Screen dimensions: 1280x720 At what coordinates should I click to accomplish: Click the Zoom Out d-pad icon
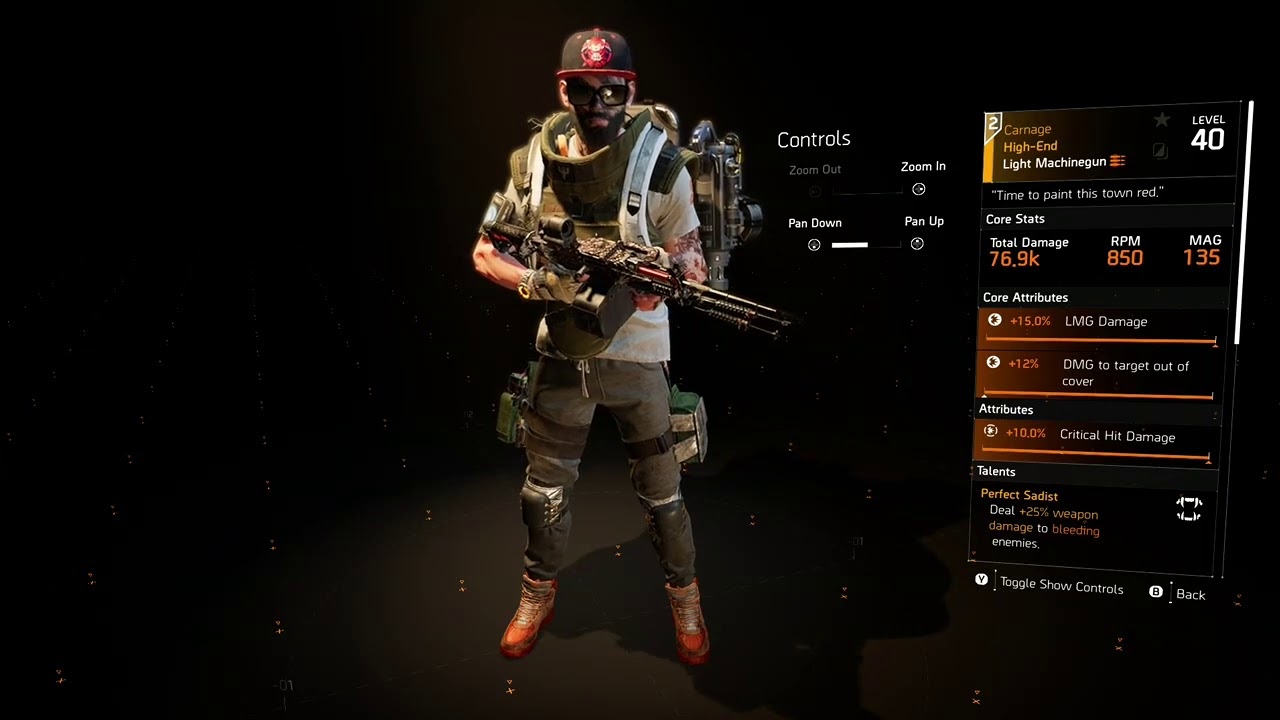pos(814,190)
